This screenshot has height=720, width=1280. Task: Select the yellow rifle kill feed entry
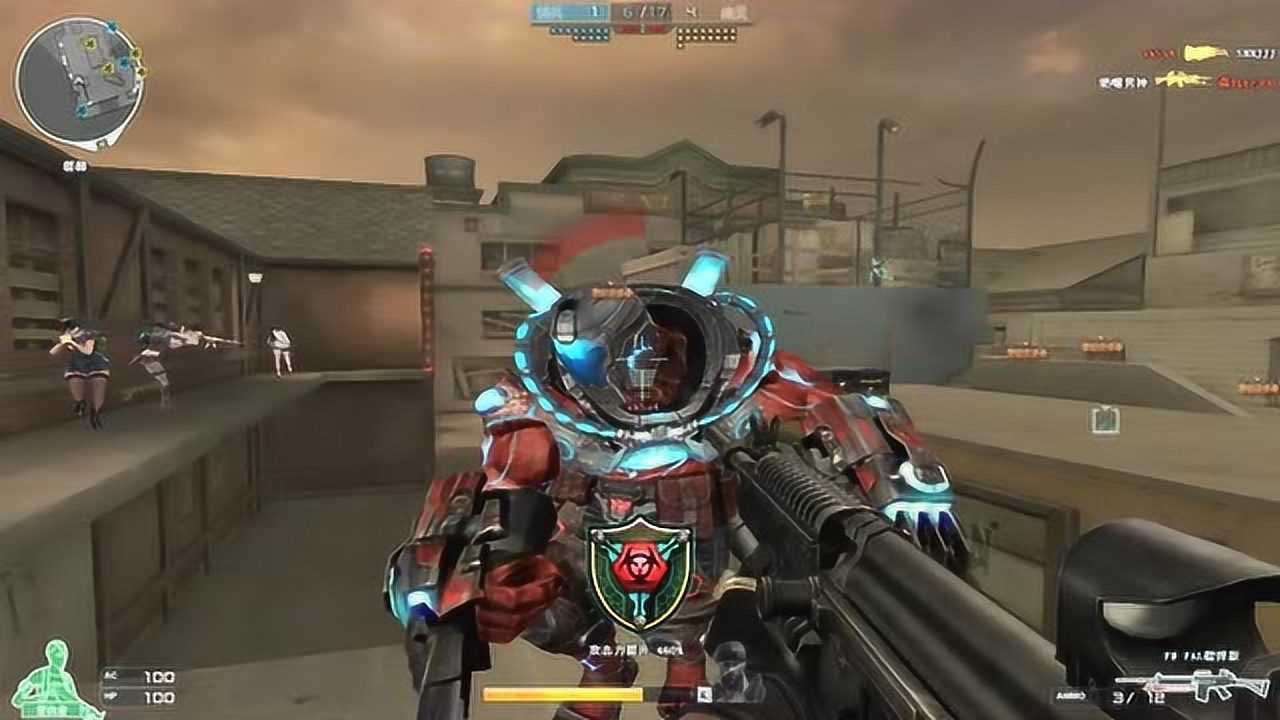click(x=1183, y=80)
